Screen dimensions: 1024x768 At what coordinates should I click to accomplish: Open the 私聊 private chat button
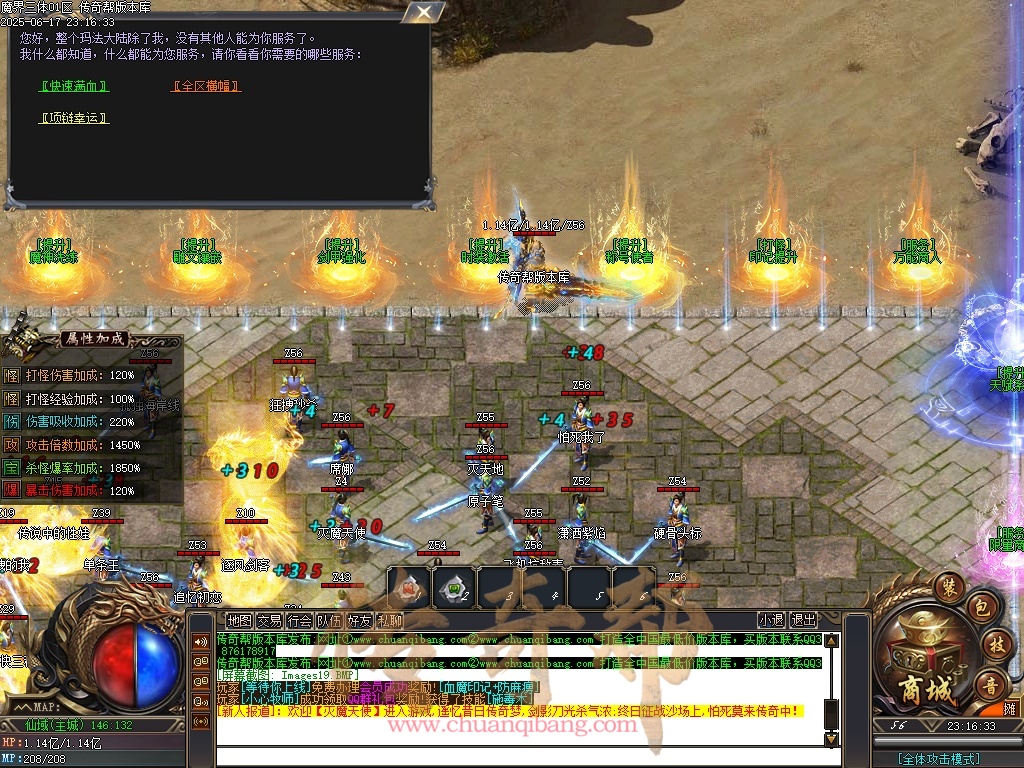point(389,621)
